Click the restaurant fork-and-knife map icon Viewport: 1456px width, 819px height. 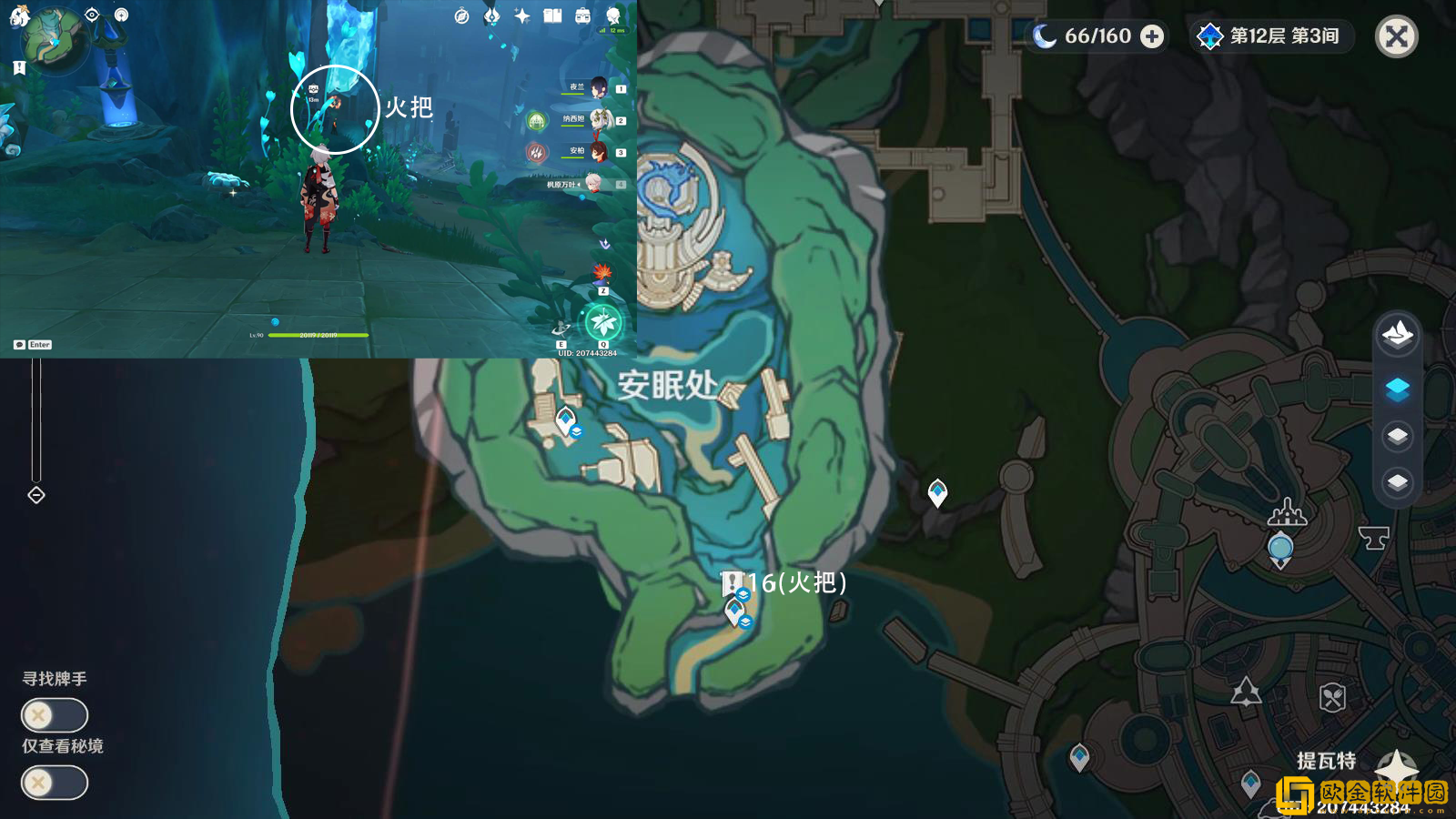pyautogui.click(x=1332, y=698)
